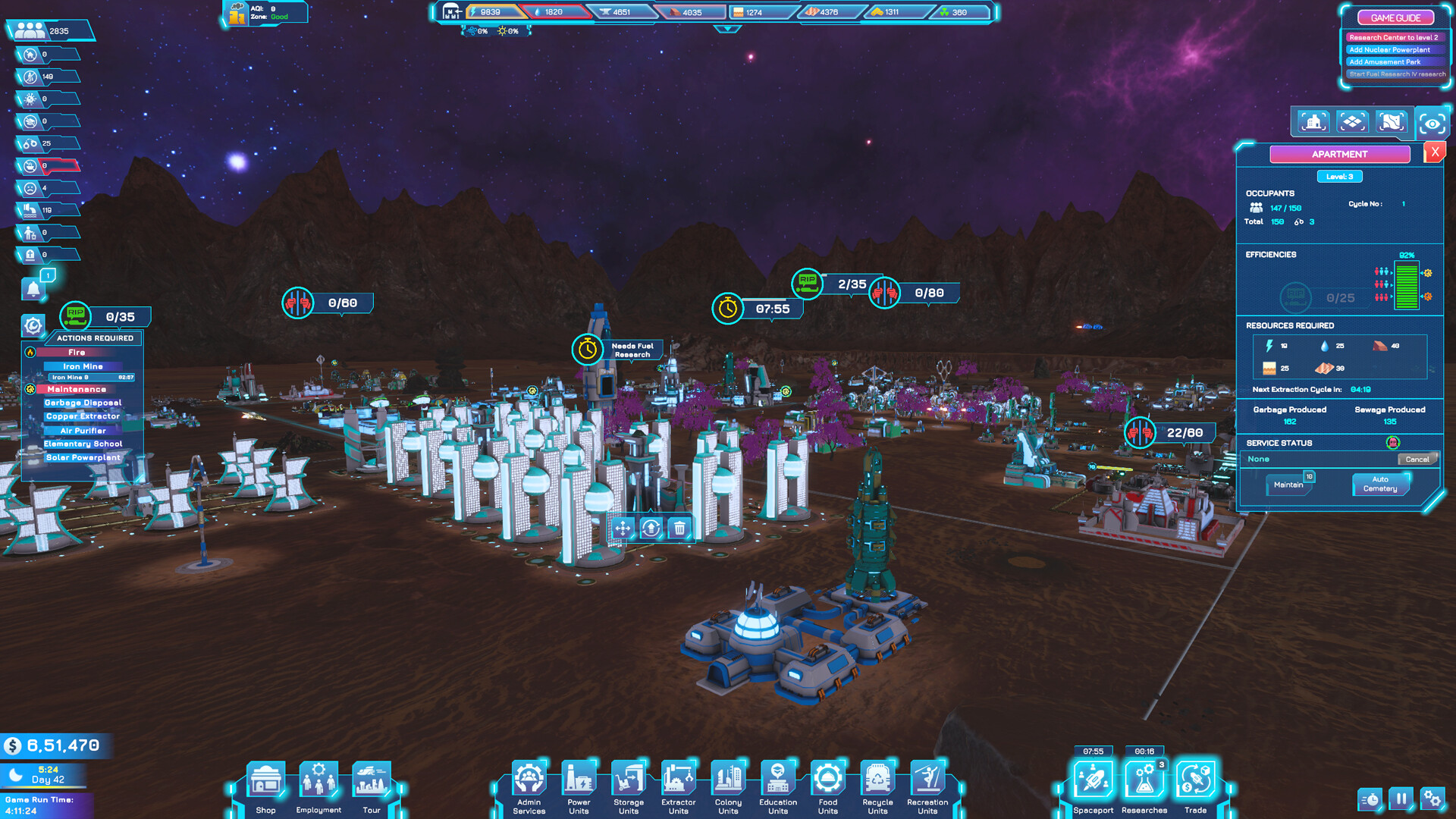This screenshot has width=1456, height=819.
Task: Open the Employment panel
Action: click(x=318, y=781)
